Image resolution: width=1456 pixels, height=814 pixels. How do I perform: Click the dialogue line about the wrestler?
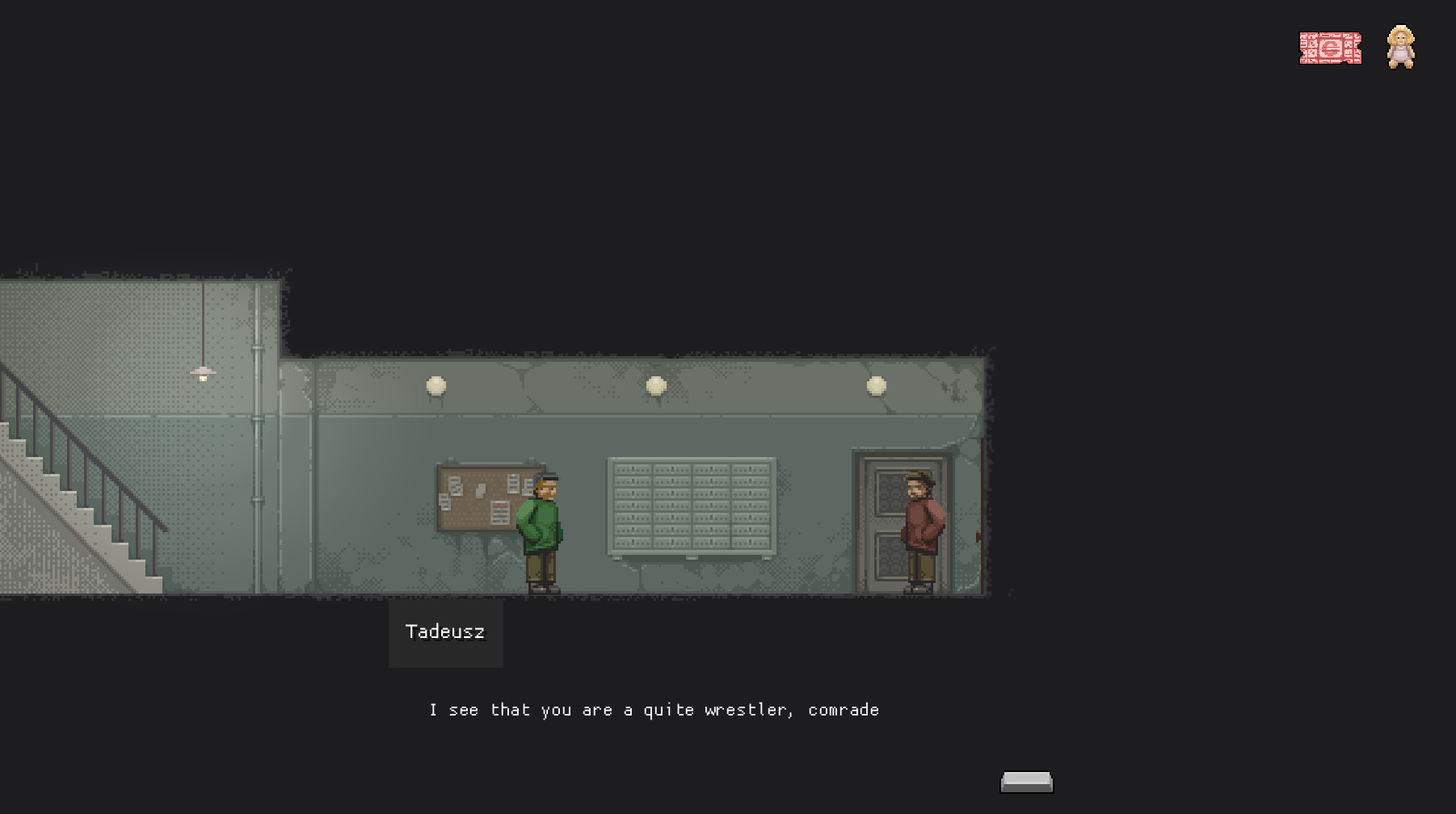[x=653, y=710]
